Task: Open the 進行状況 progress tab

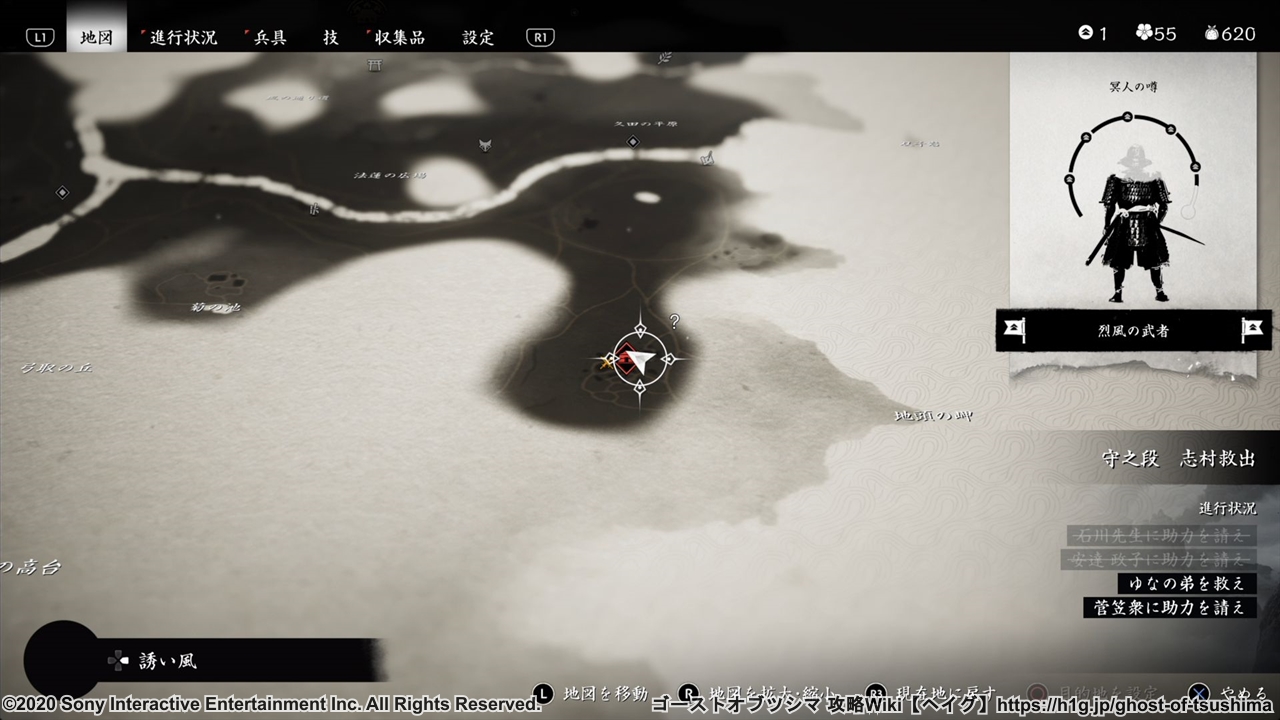Action: (183, 37)
